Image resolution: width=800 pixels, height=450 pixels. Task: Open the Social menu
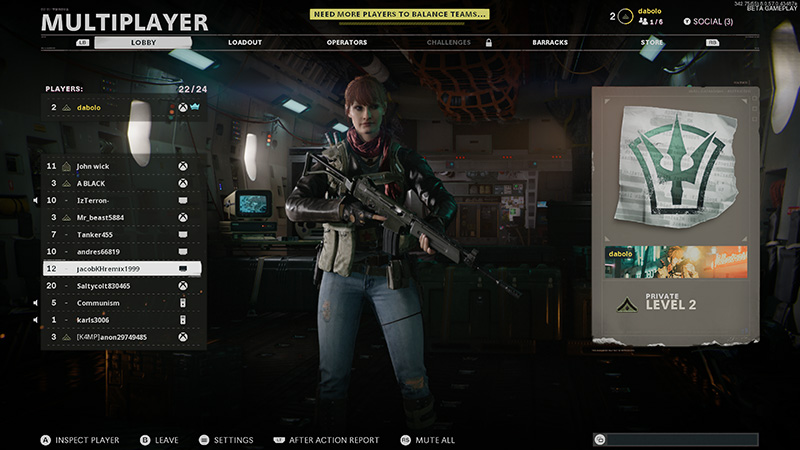pyautogui.click(x=707, y=21)
